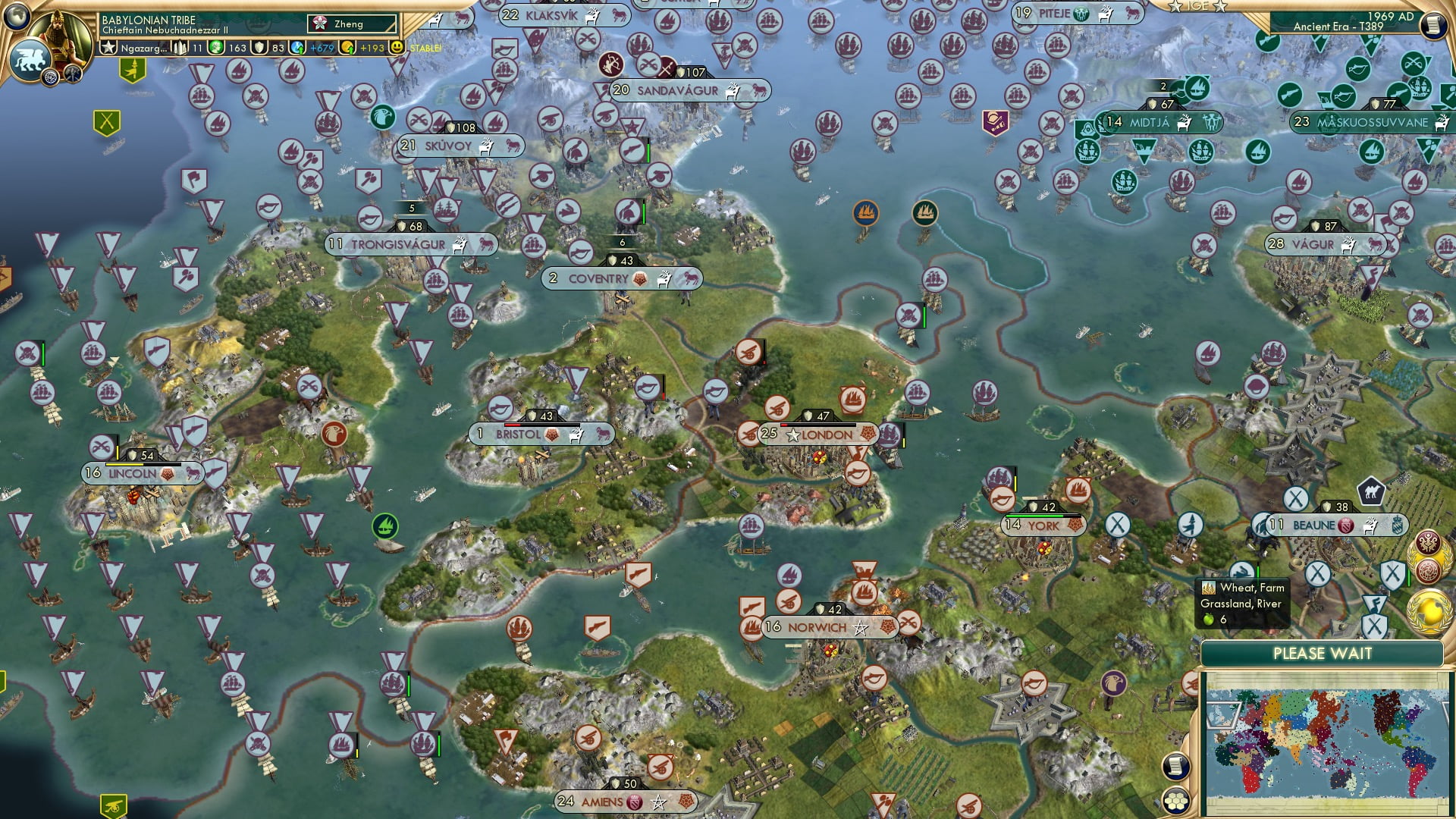Click the culture star icon beside Ngazarg
Image resolution: width=1456 pixels, height=819 pixels.
(x=108, y=48)
